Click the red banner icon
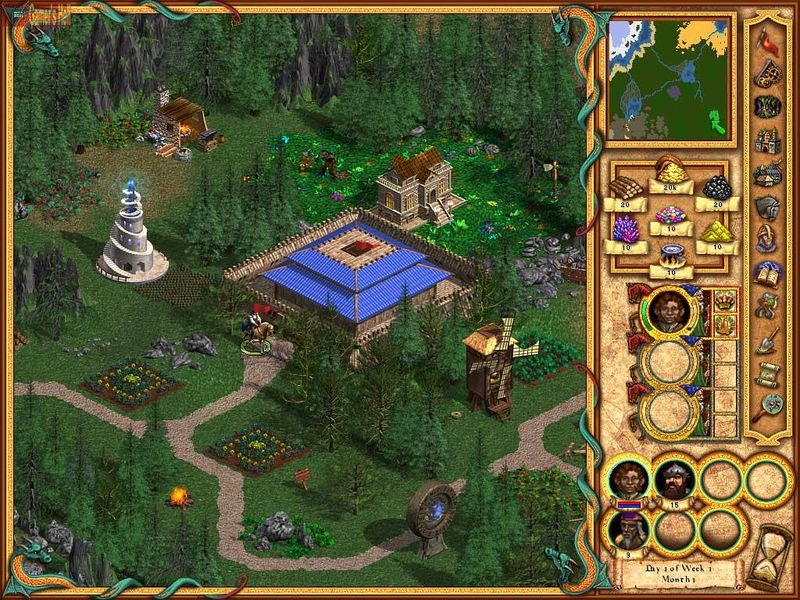 pos(767,41)
